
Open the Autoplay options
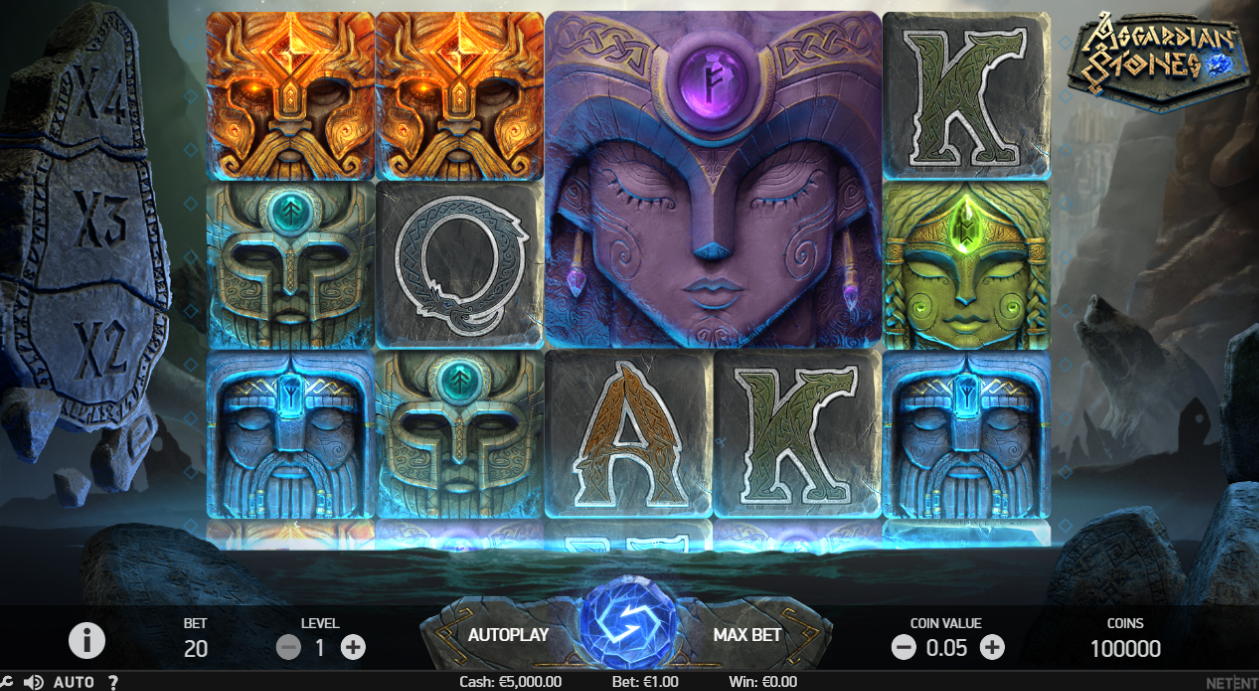tap(508, 634)
